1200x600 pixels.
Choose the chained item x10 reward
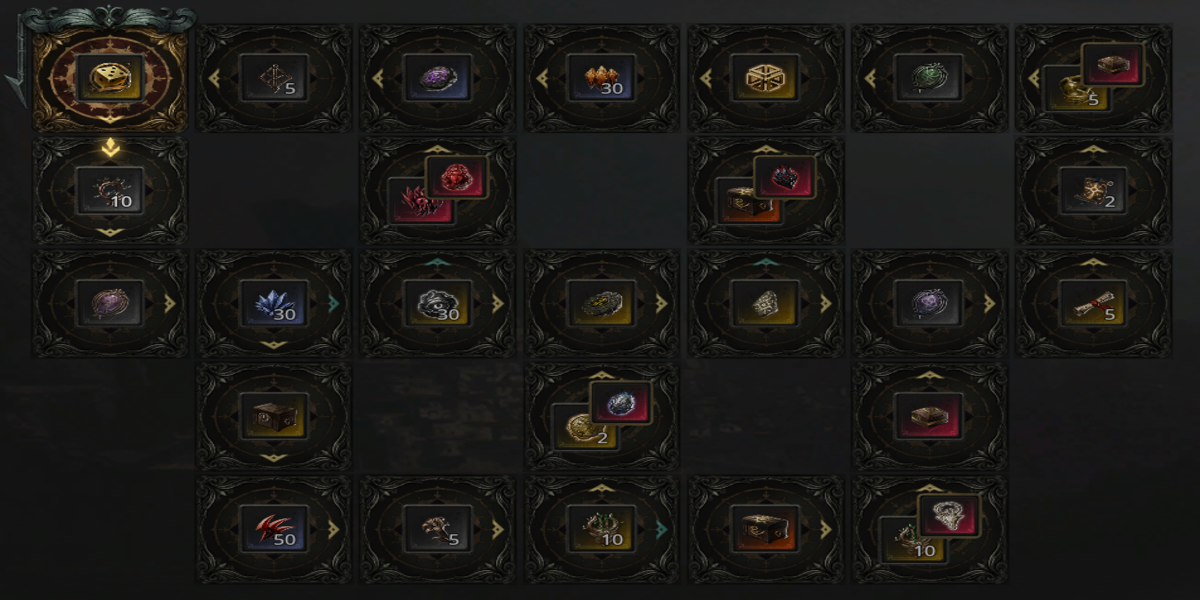point(110,190)
